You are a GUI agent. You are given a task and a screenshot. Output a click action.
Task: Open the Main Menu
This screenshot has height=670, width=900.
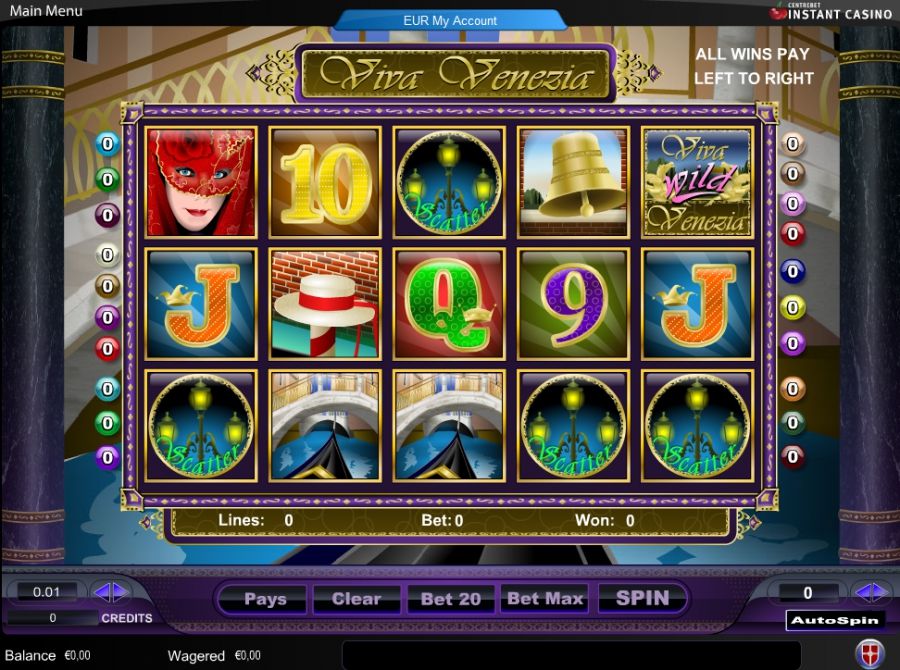(x=46, y=11)
